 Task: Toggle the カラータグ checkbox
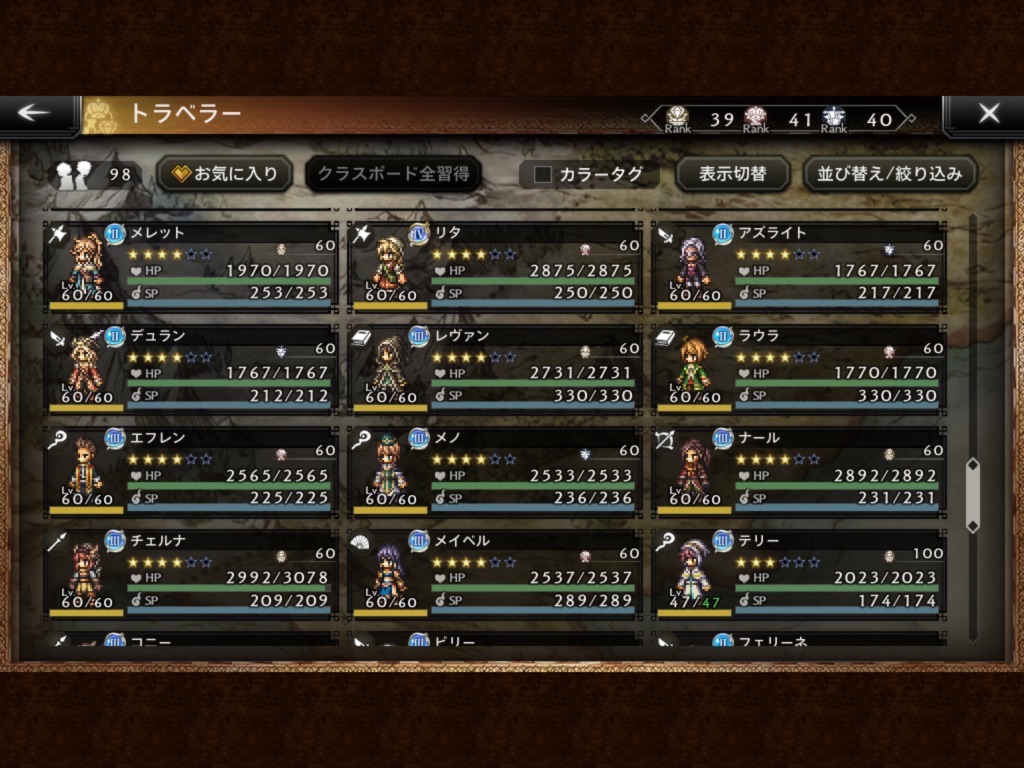pyautogui.click(x=543, y=174)
